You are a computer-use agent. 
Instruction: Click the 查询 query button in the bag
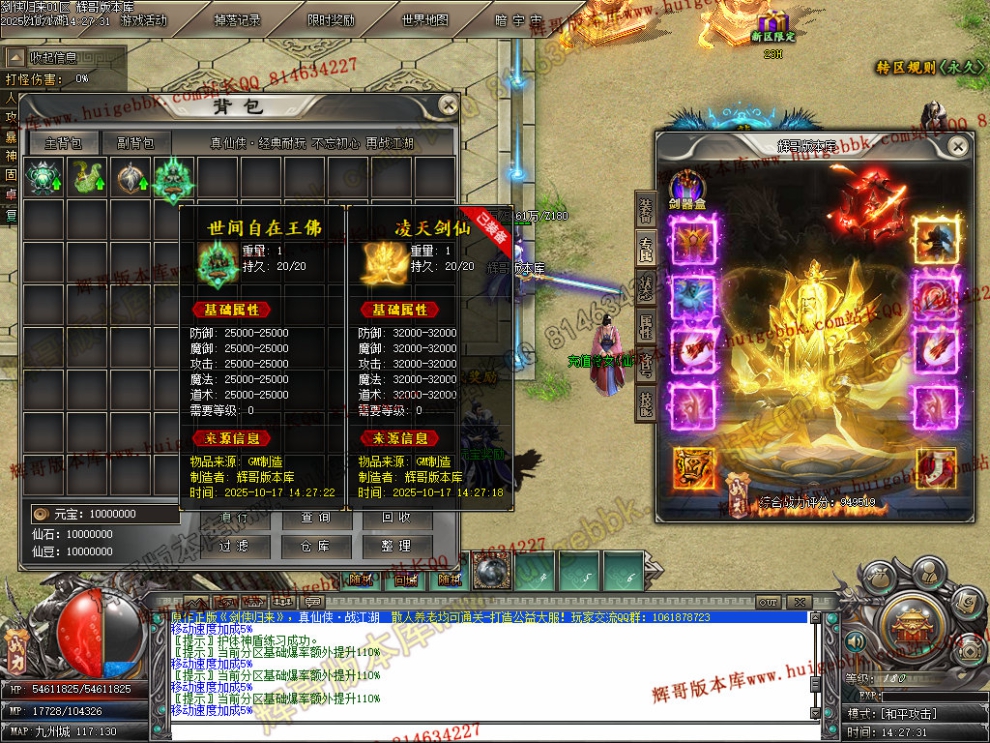[314, 518]
